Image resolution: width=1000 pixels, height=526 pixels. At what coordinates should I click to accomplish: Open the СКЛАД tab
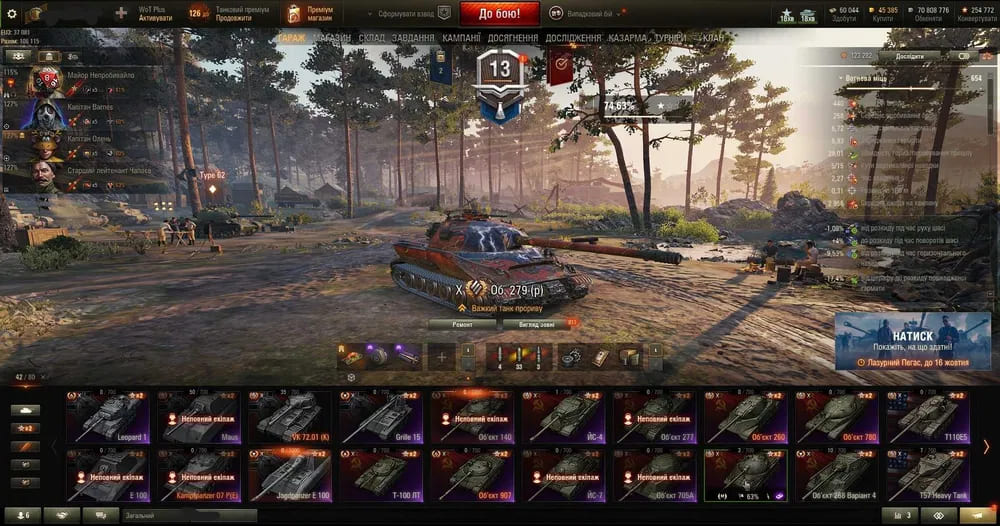pos(372,38)
